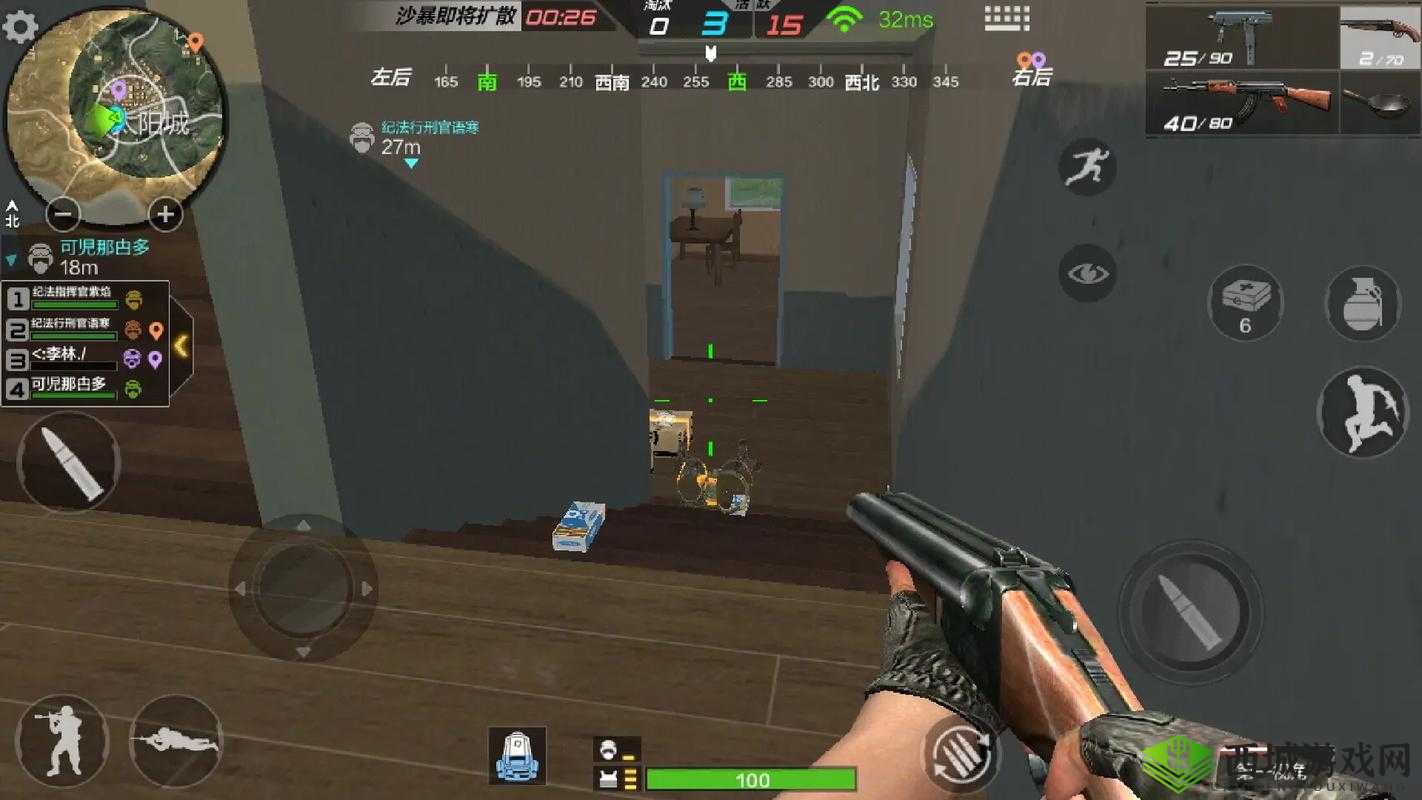Toggle sprint with the running figure icon
Screen dimensions: 1422x800
1088,168
